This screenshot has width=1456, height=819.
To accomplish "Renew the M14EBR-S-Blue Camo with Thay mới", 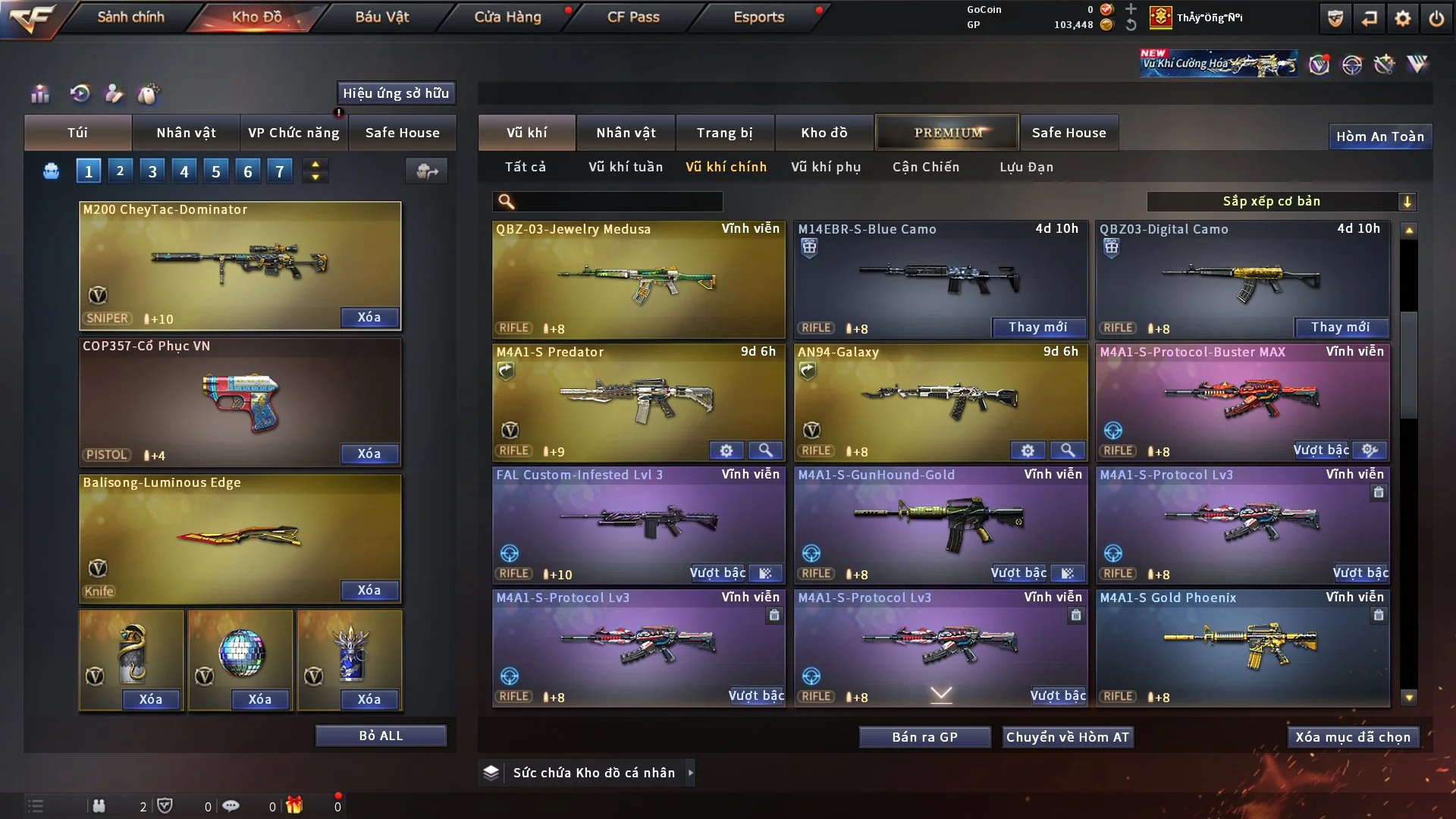I will tap(1037, 327).
